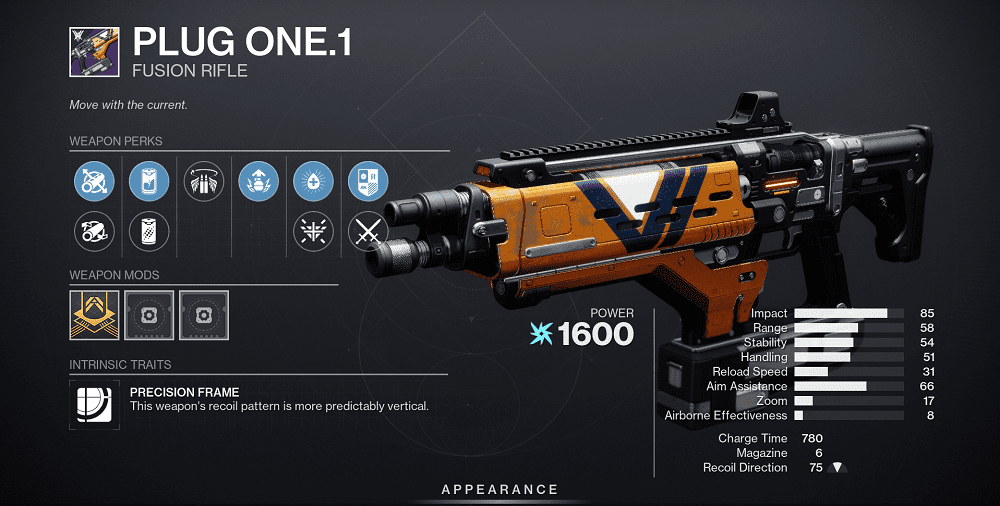Choose the starburst crosshair perk
Image resolution: width=1000 pixels, height=506 pixels.
[313, 233]
